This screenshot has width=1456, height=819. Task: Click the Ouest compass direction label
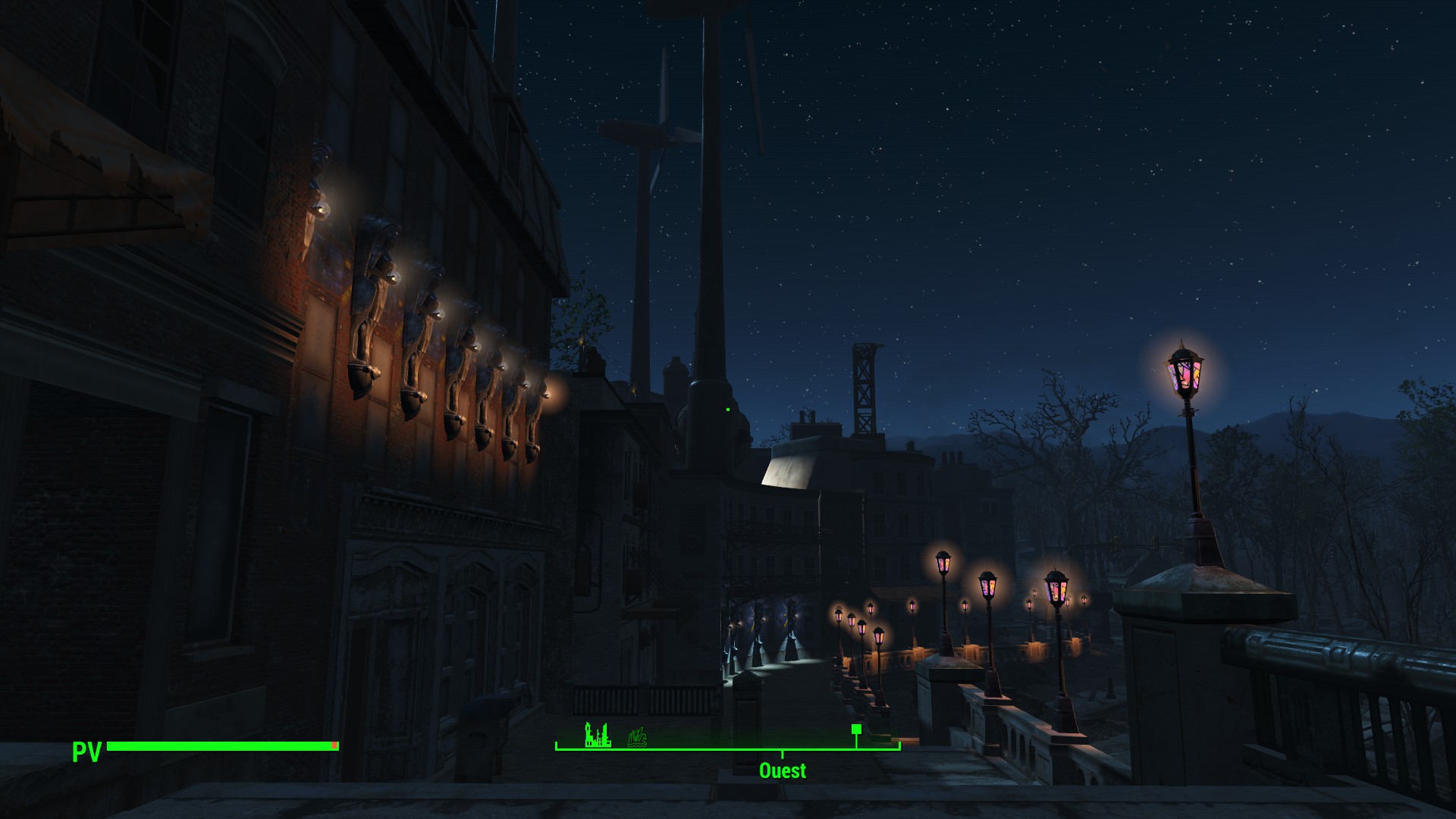click(x=783, y=770)
